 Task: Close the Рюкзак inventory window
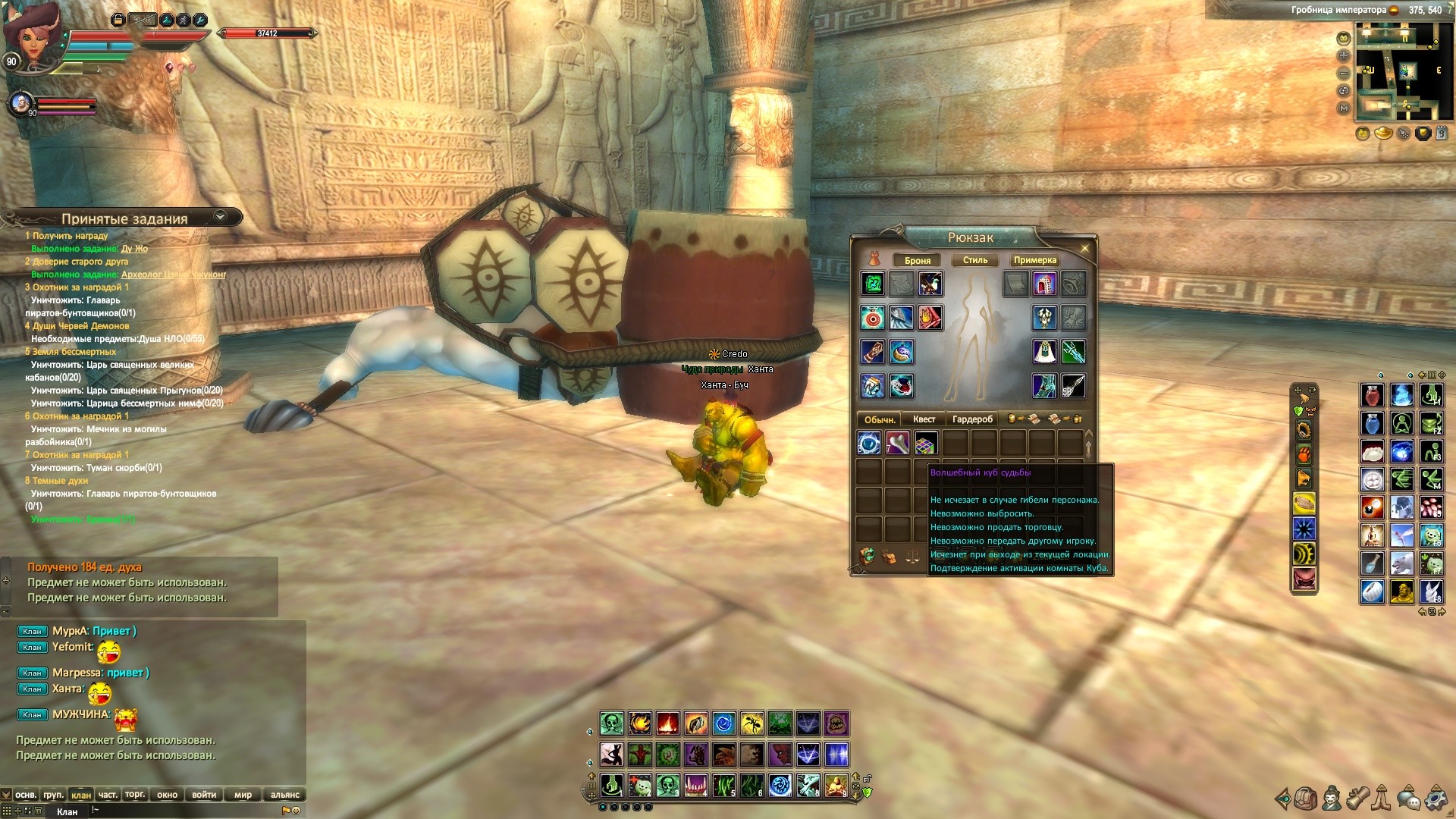point(1084,249)
